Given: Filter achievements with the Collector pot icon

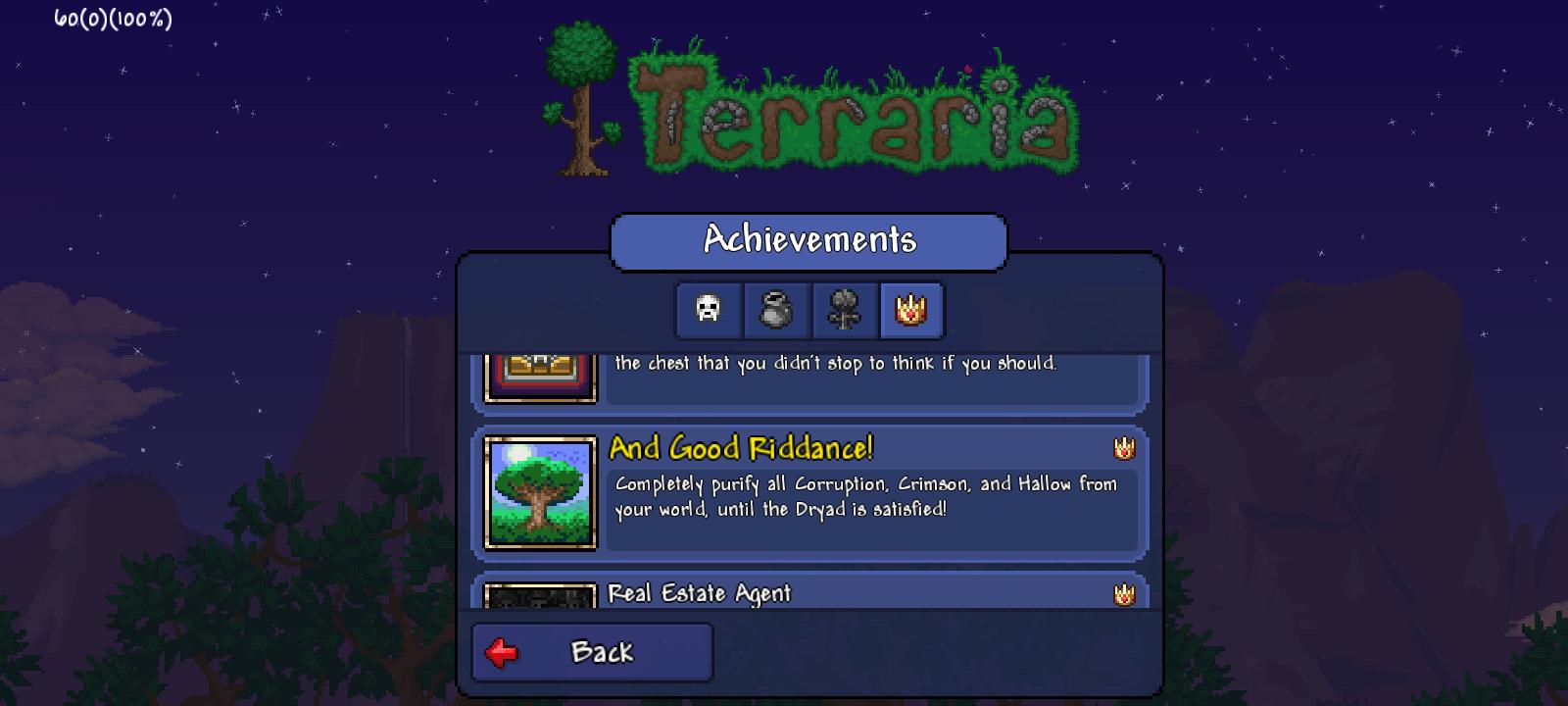Looking at the screenshot, I should (775, 311).
